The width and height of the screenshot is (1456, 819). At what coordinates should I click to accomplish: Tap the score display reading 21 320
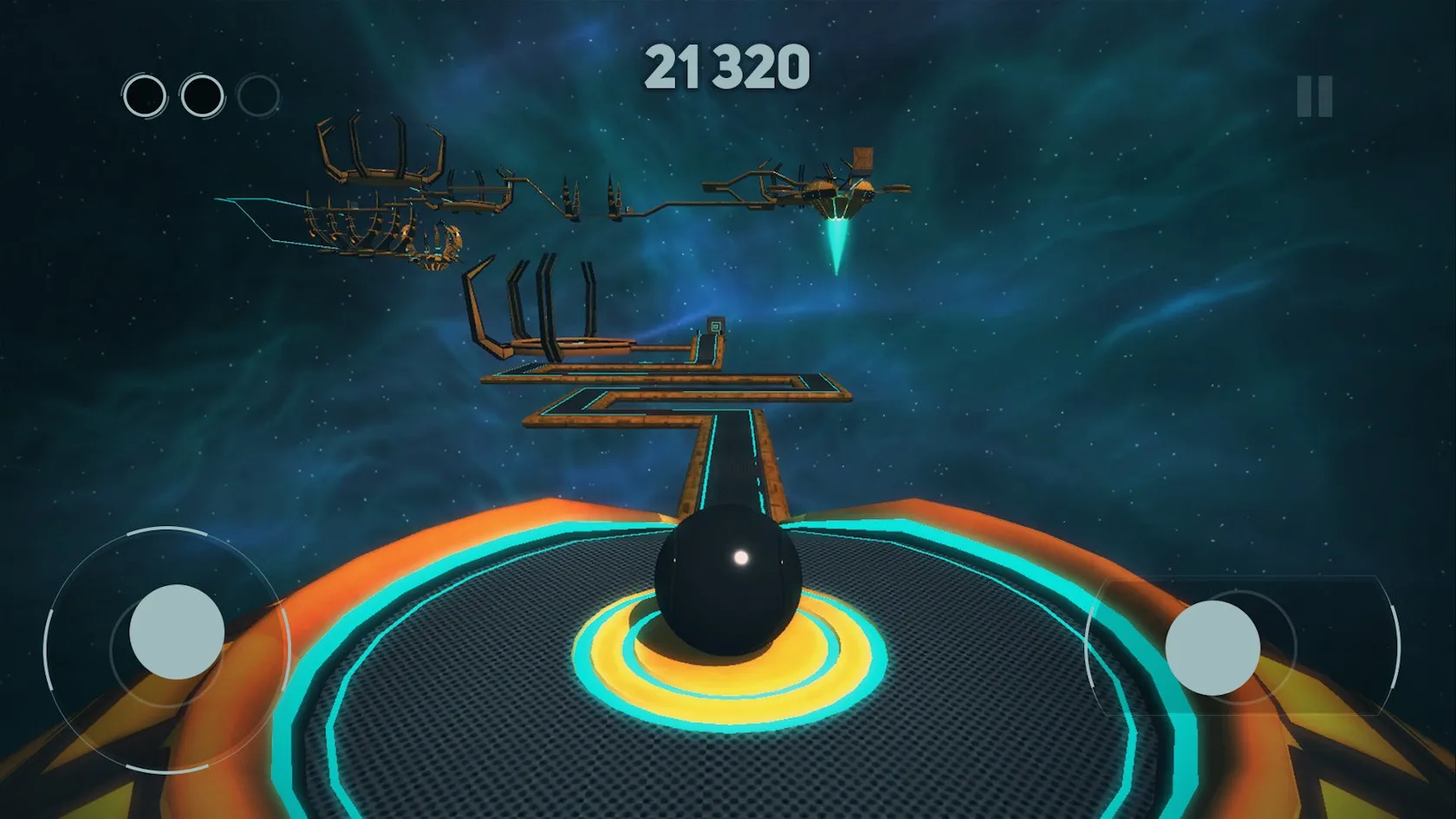[728, 67]
